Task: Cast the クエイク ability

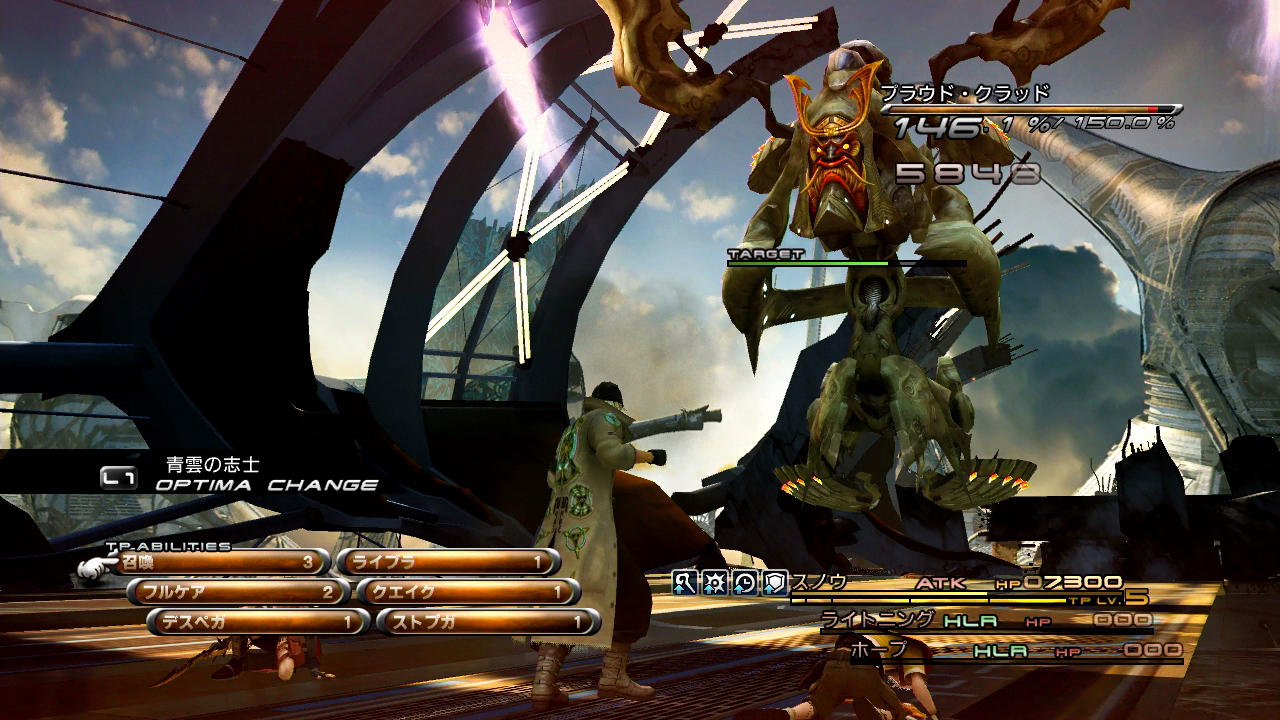Action: 467,592
